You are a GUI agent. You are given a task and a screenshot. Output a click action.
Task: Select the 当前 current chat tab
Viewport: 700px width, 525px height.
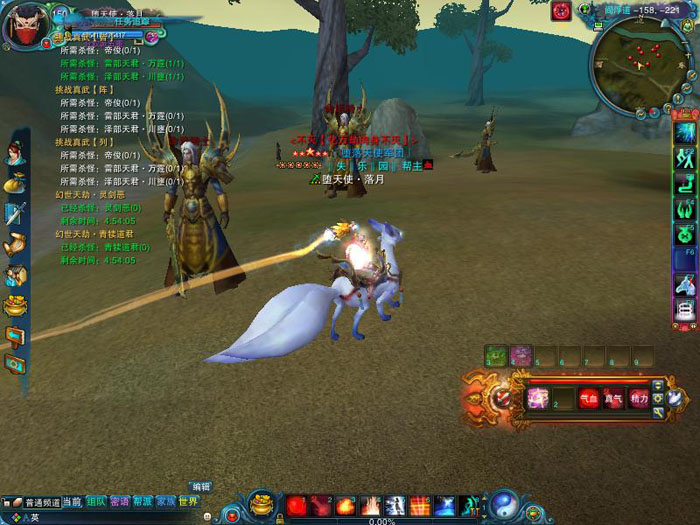pyautogui.click(x=73, y=502)
